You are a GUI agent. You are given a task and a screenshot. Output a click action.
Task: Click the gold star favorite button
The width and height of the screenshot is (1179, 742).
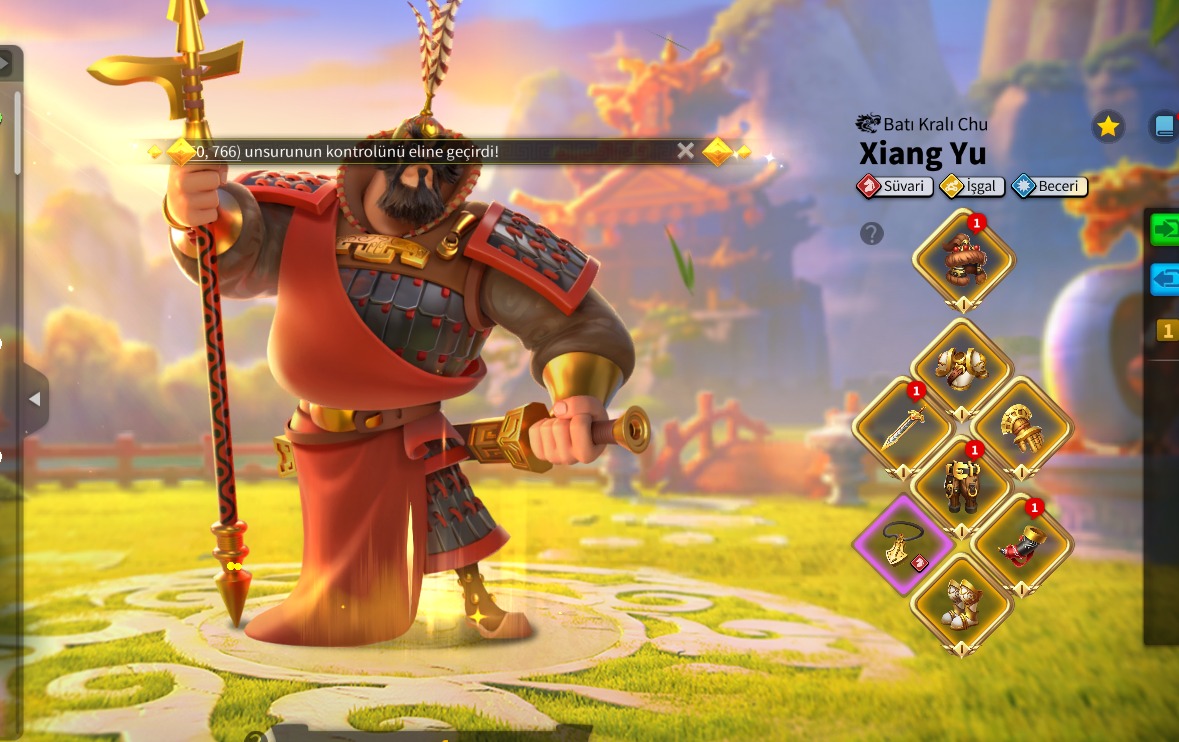[1107, 126]
